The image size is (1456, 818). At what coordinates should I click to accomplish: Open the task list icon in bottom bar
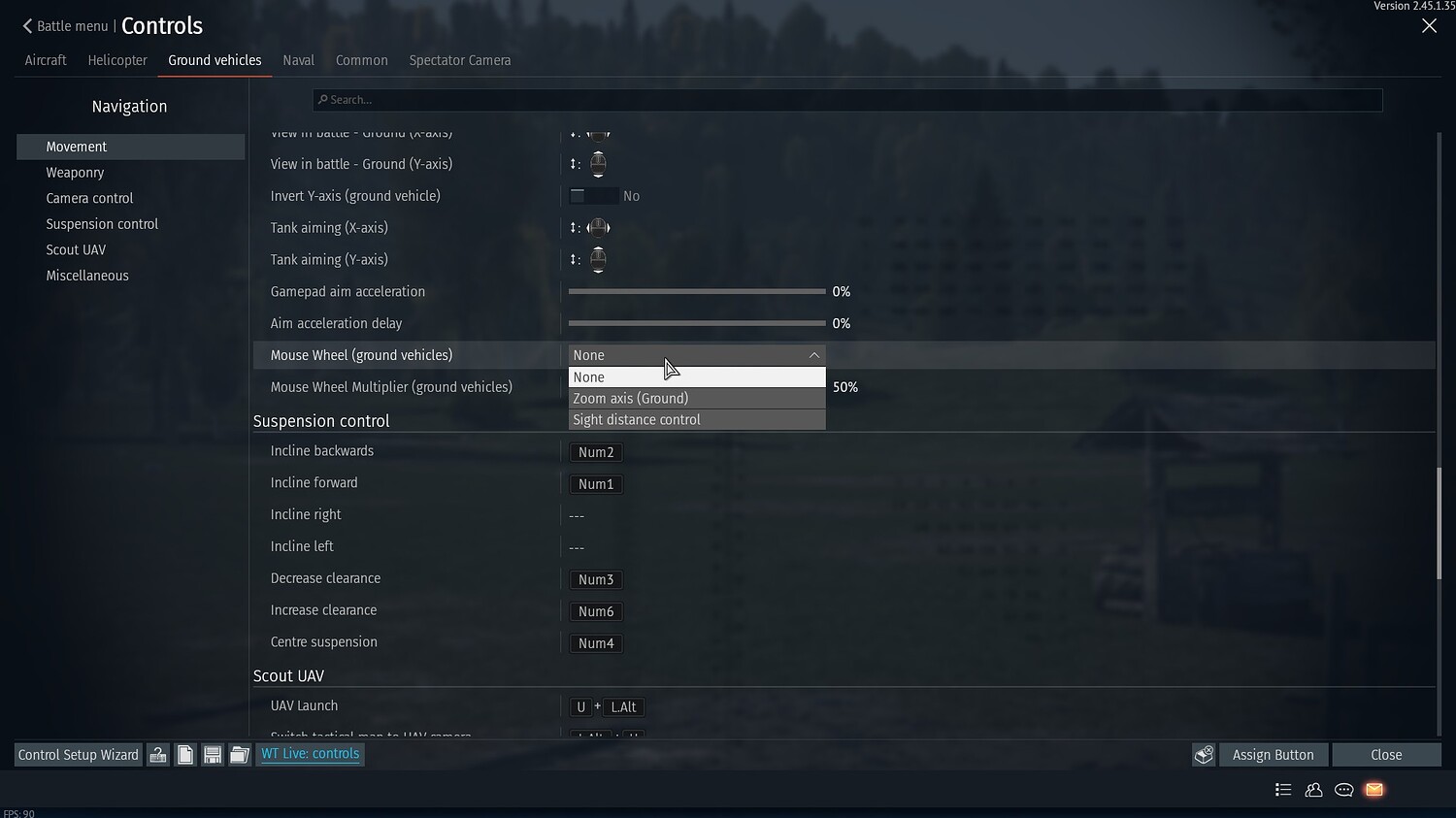point(1283,790)
